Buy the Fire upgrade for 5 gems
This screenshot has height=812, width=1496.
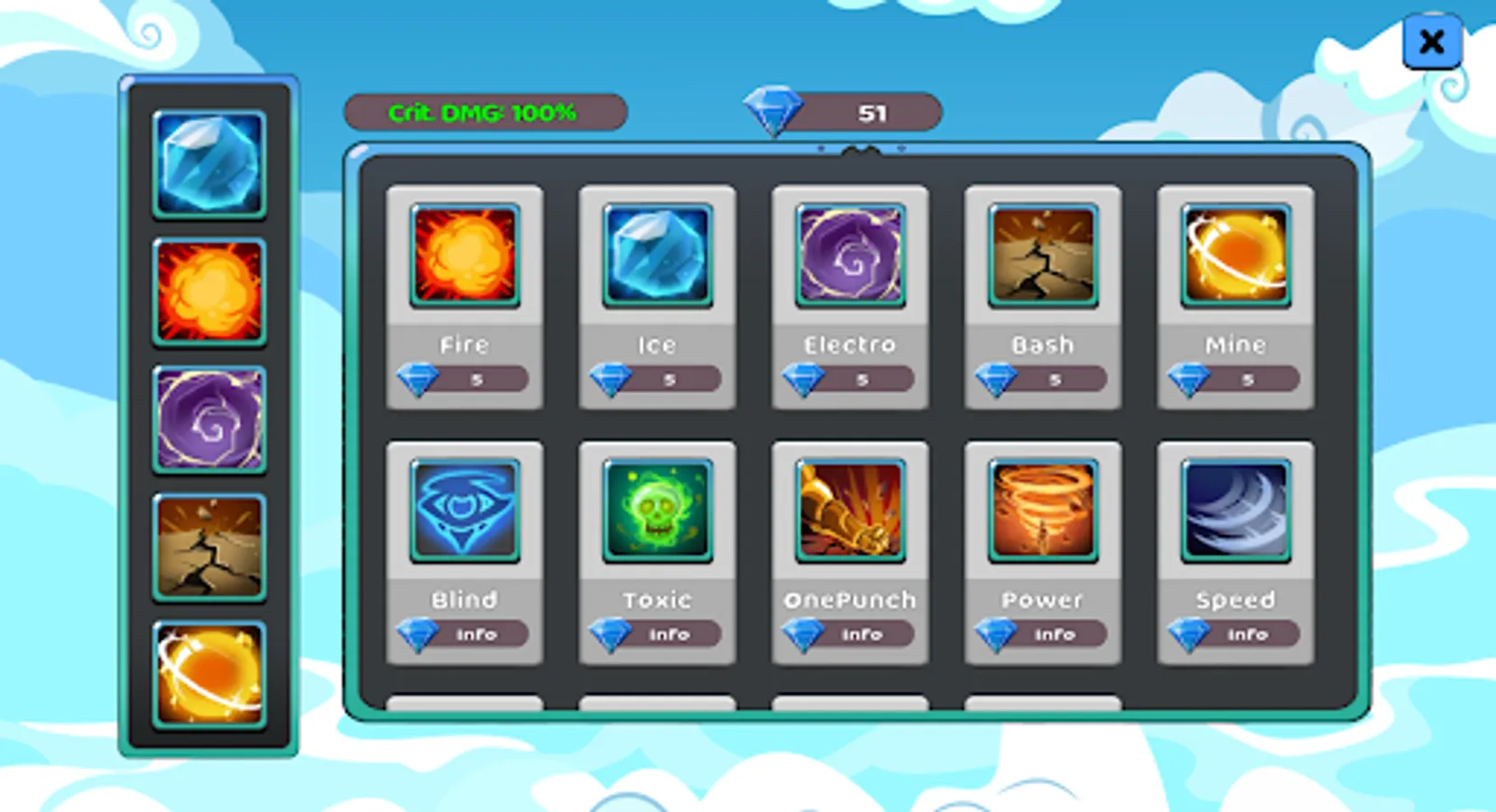(x=465, y=379)
